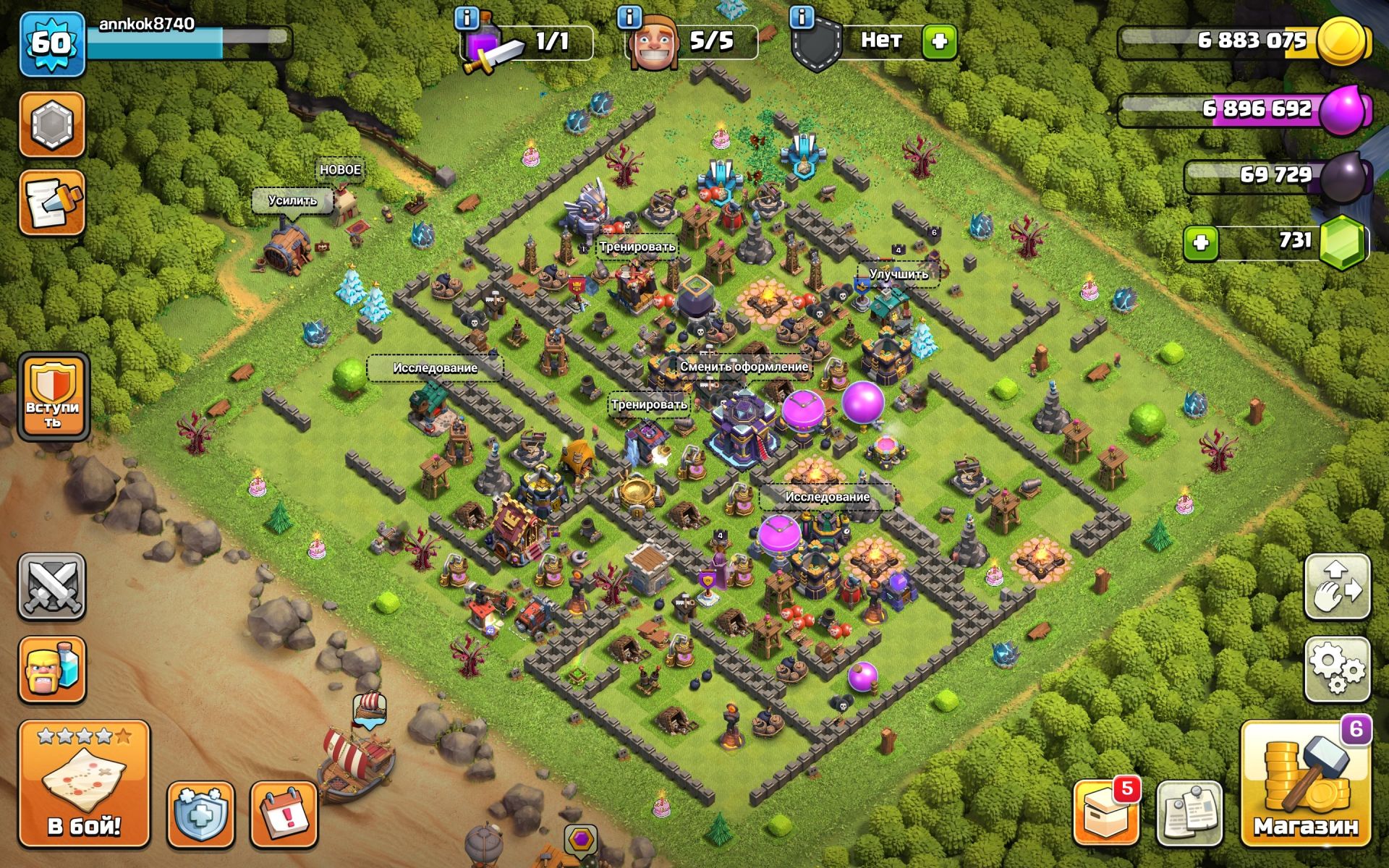Add a shield with the green plus
The image size is (1389, 868).
[939, 41]
